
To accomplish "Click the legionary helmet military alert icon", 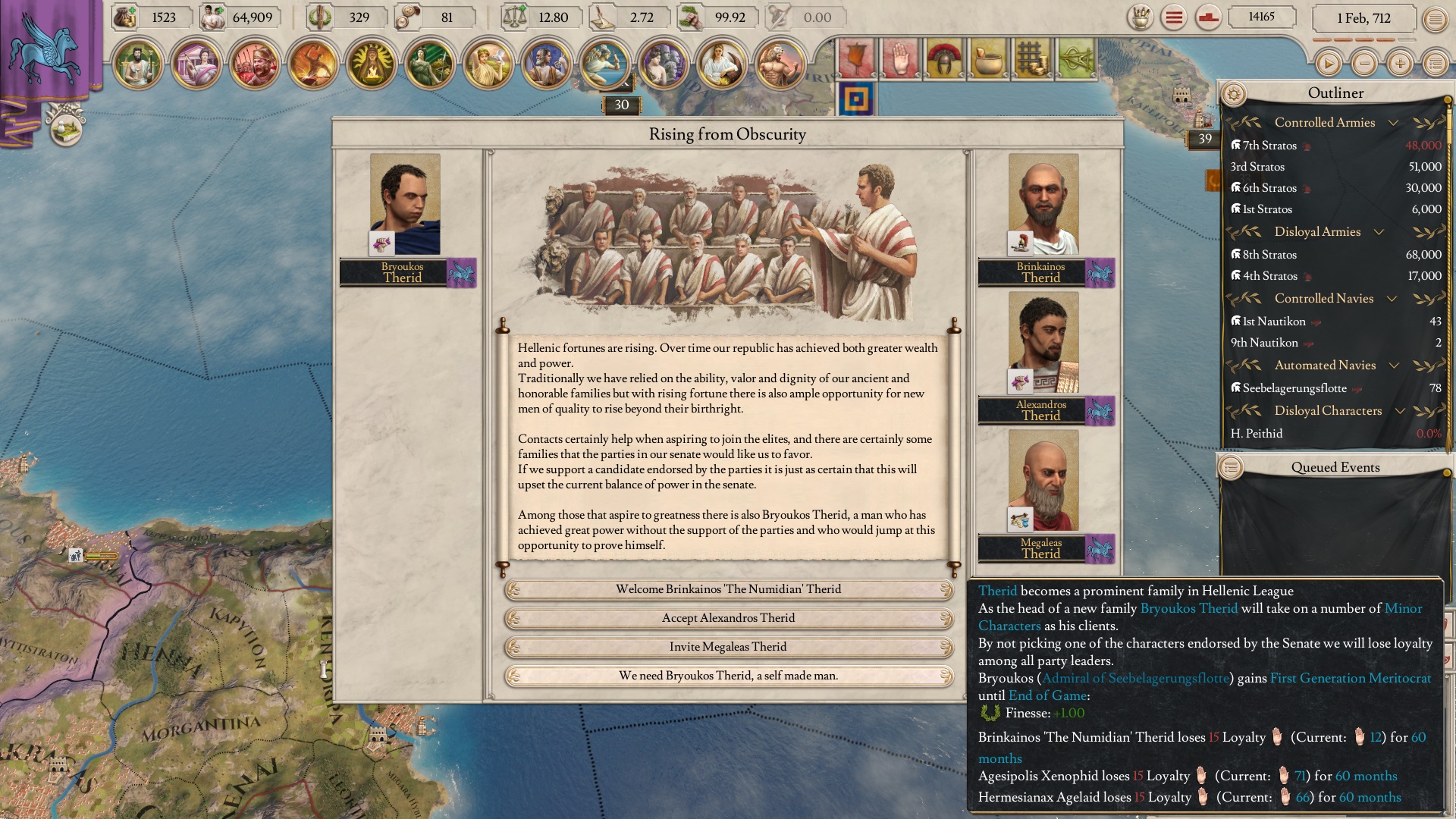I will pyautogui.click(x=944, y=58).
